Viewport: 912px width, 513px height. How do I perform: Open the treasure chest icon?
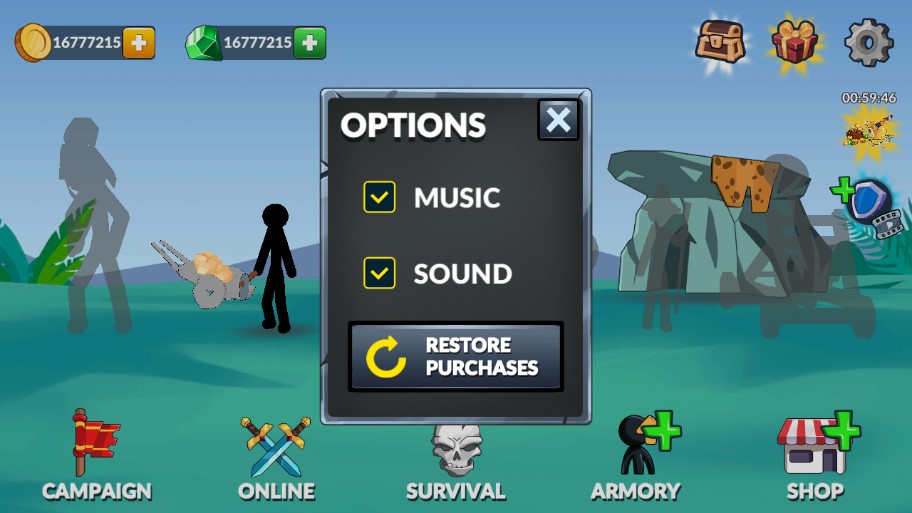pos(720,41)
